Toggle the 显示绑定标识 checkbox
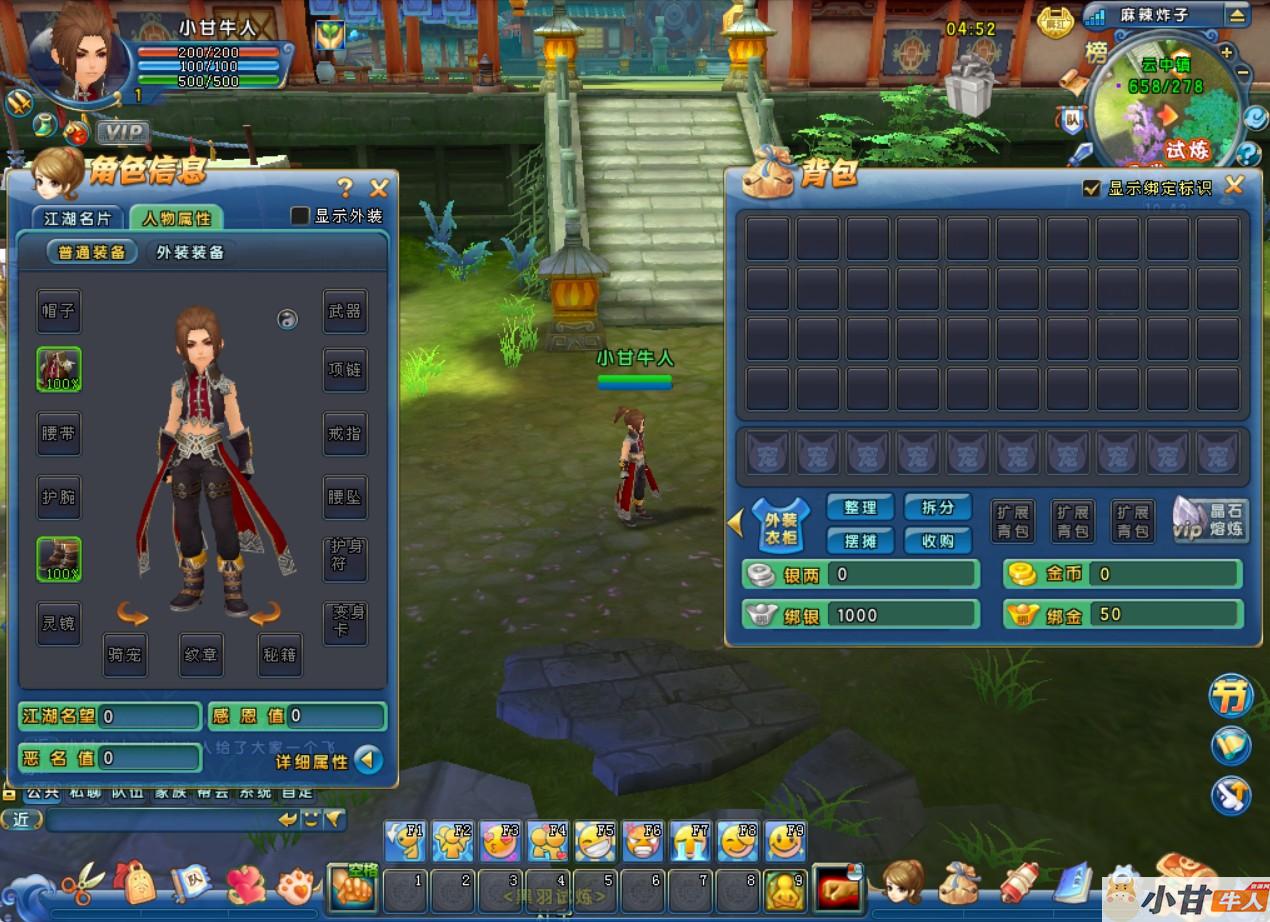 tap(1092, 188)
